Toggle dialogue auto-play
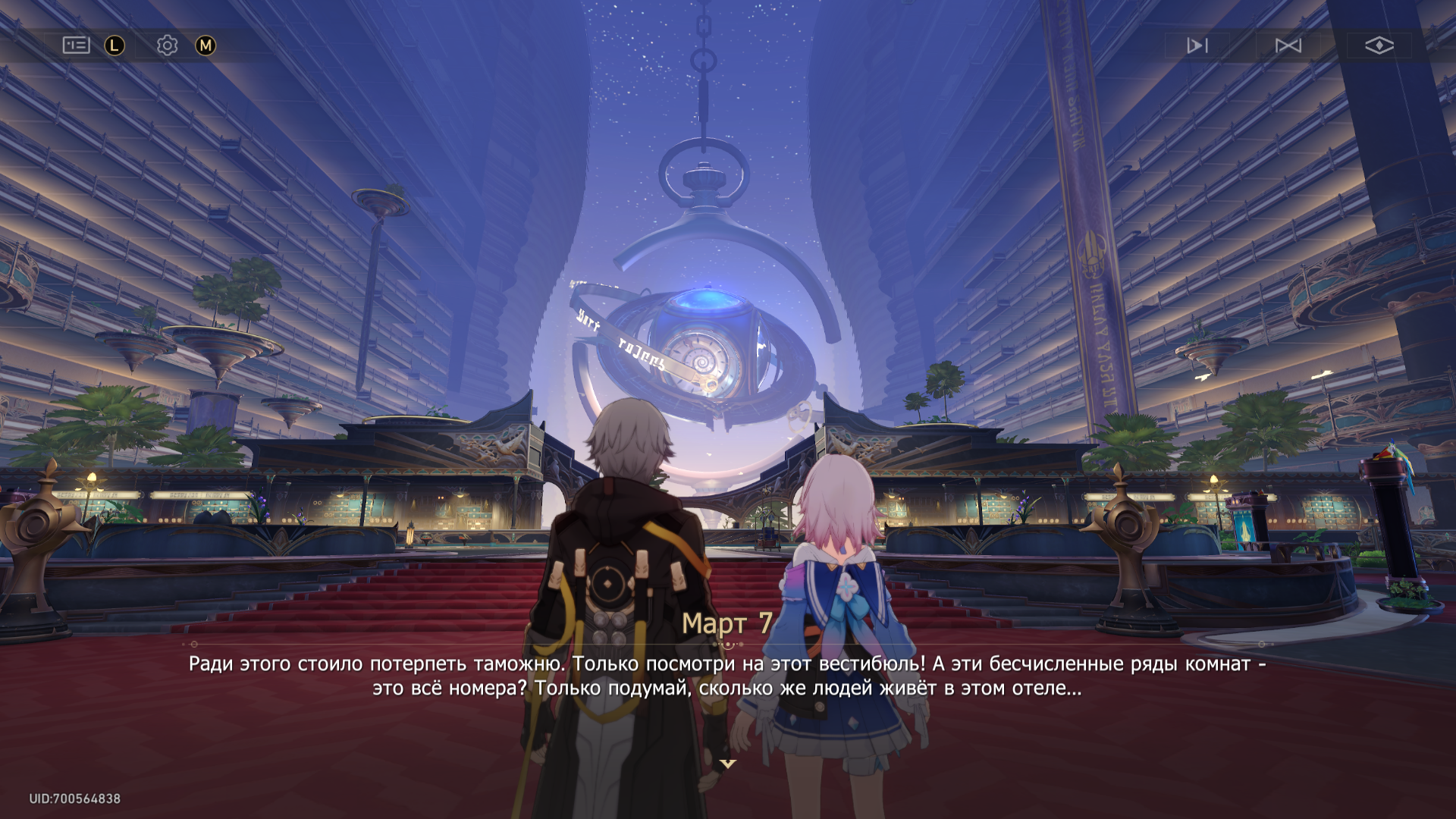 tap(1197, 45)
